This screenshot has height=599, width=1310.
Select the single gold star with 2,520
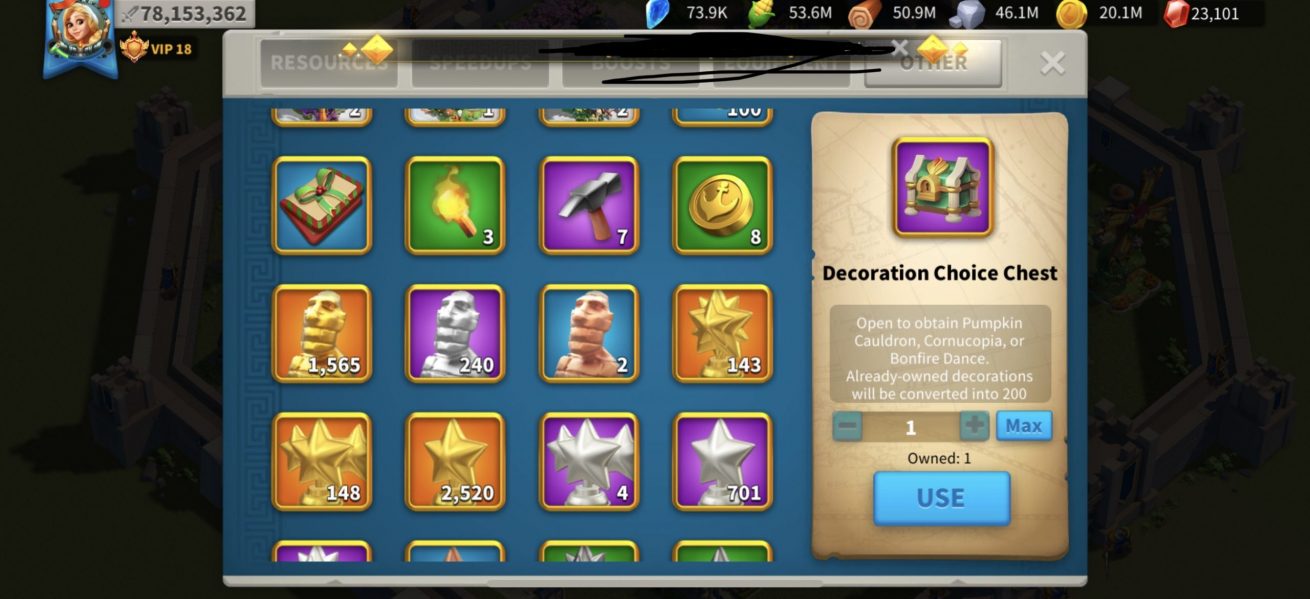pyautogui.click(x=455, y=461)
